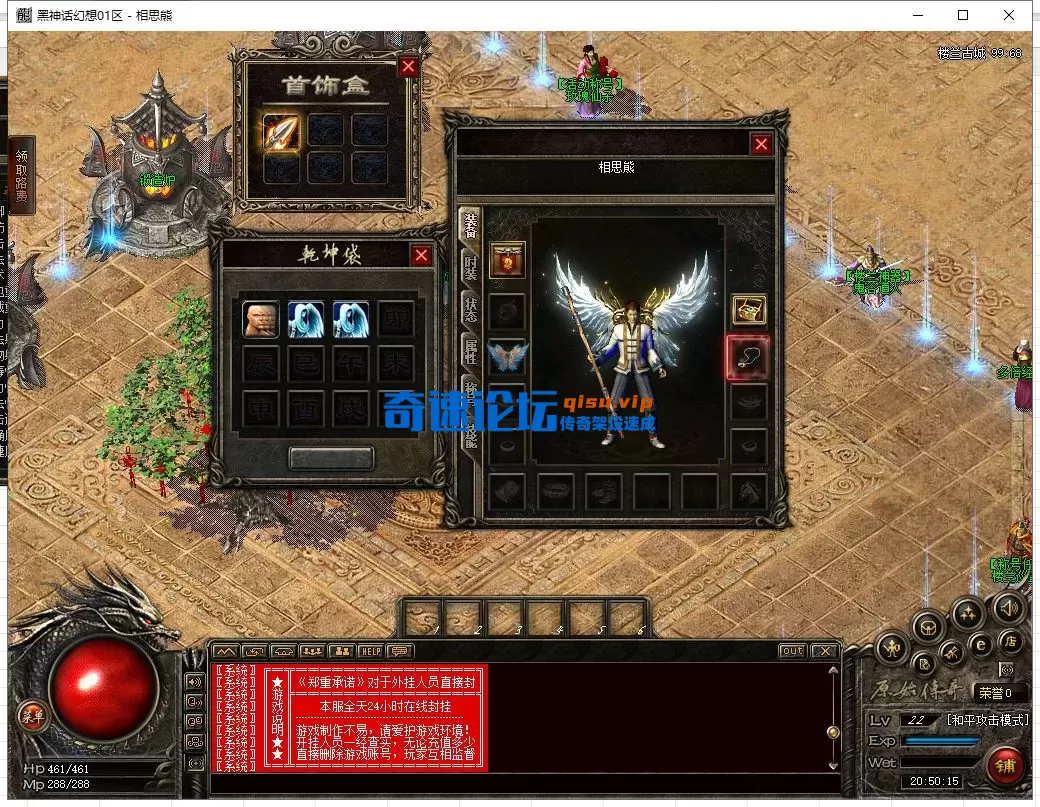The height and width of the screenshot is (807, 1040).
Task: Select the red banner equipment slot
Action: (507, 260)
